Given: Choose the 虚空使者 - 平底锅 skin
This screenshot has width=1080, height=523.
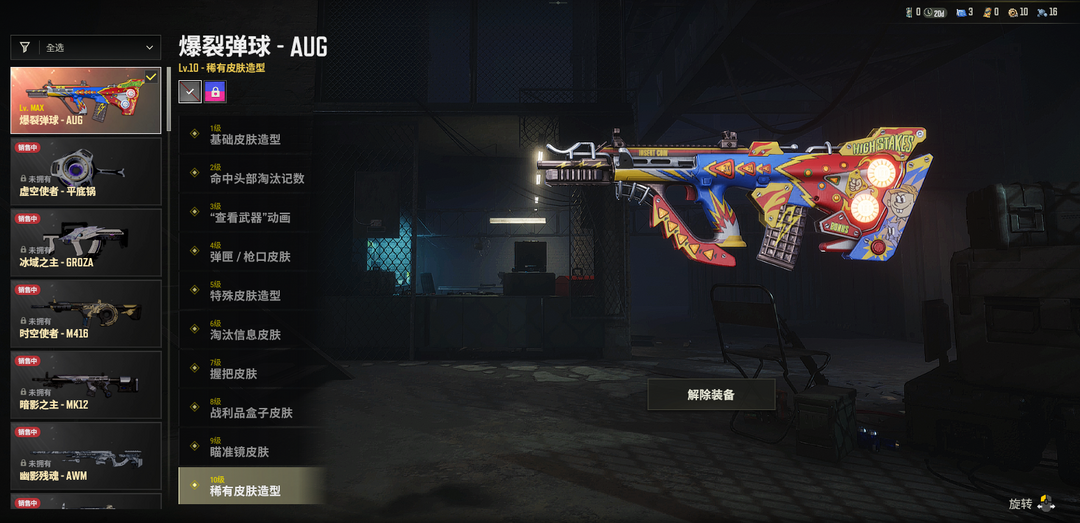Looking at the screenshot, I should coord(85,171).
